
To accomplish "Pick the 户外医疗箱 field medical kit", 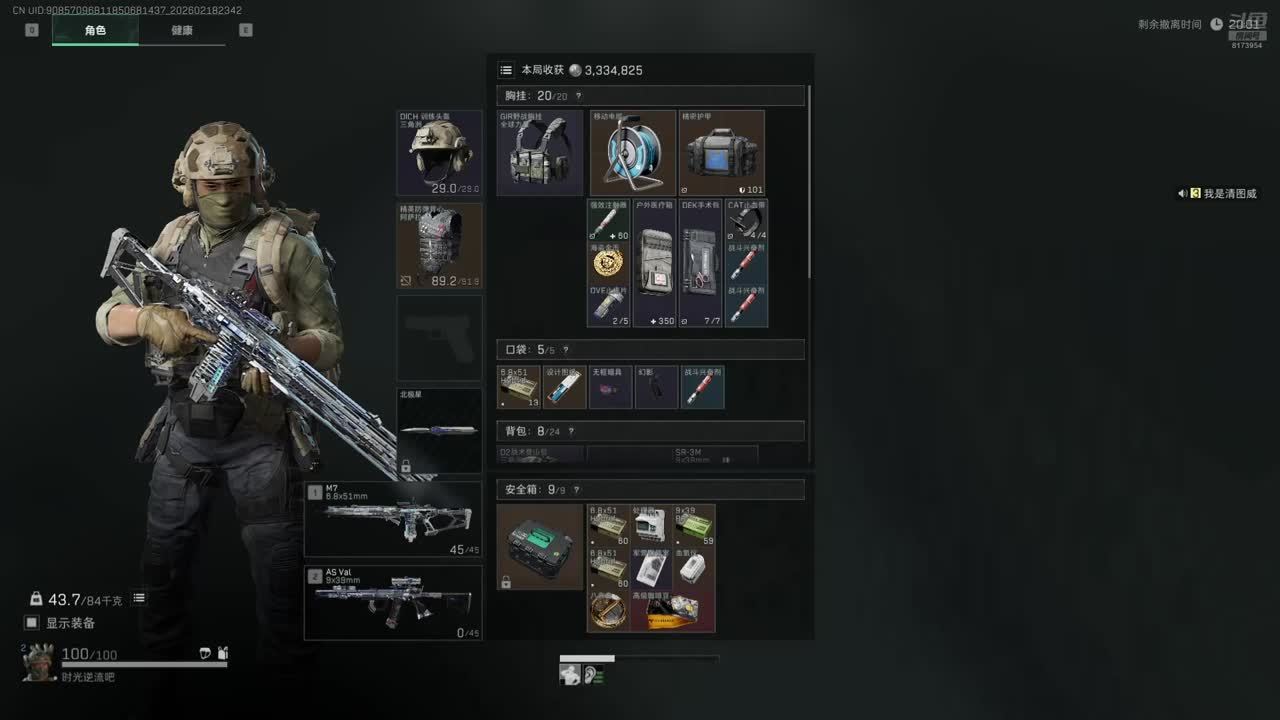I will pos(655,263).
